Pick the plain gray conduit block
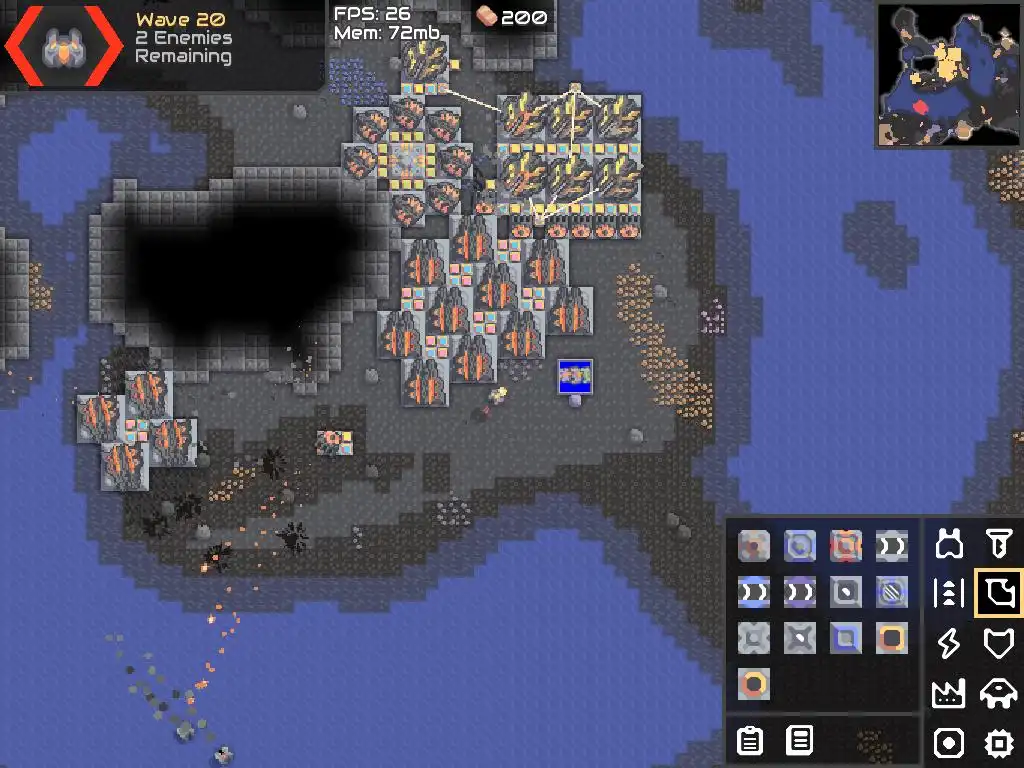This screenshot has width=1024, height=768. click(x=892, y=545)
